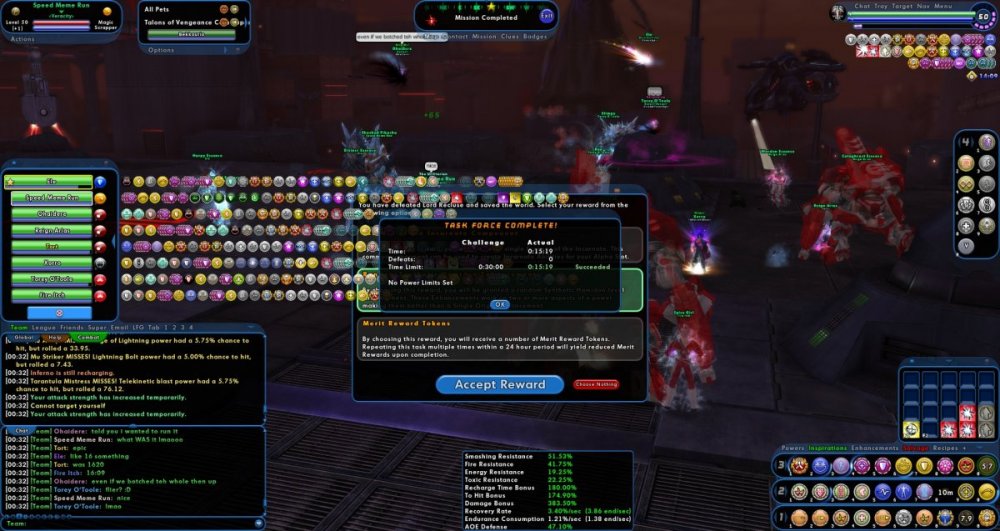Image resolution: width=1000 pixels, height=531 pixels.
Task: Click the Team chat input field
Action: [x=130, y=520]
